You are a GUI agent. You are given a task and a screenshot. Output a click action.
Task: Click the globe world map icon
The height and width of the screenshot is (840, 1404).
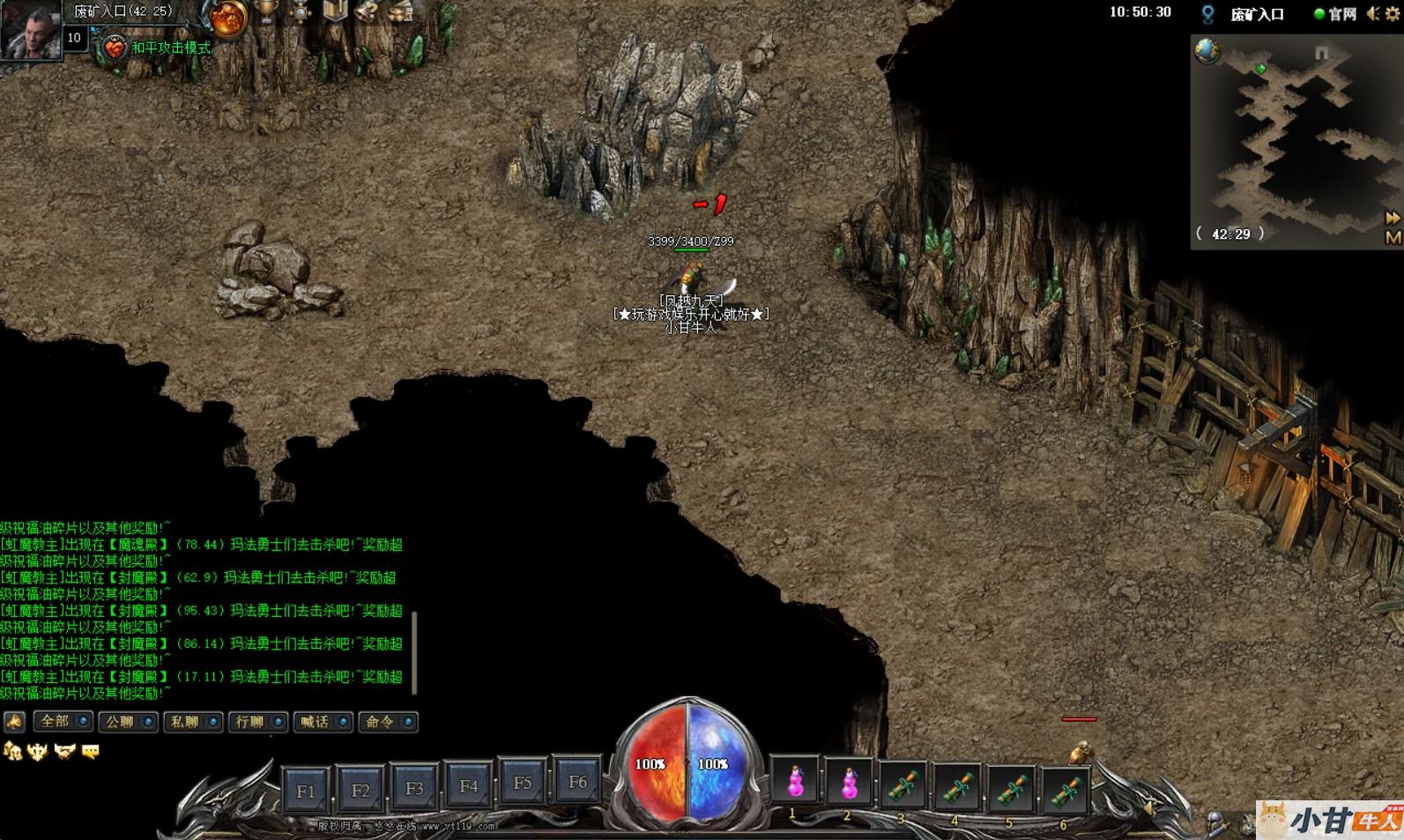click(1207, 51)
